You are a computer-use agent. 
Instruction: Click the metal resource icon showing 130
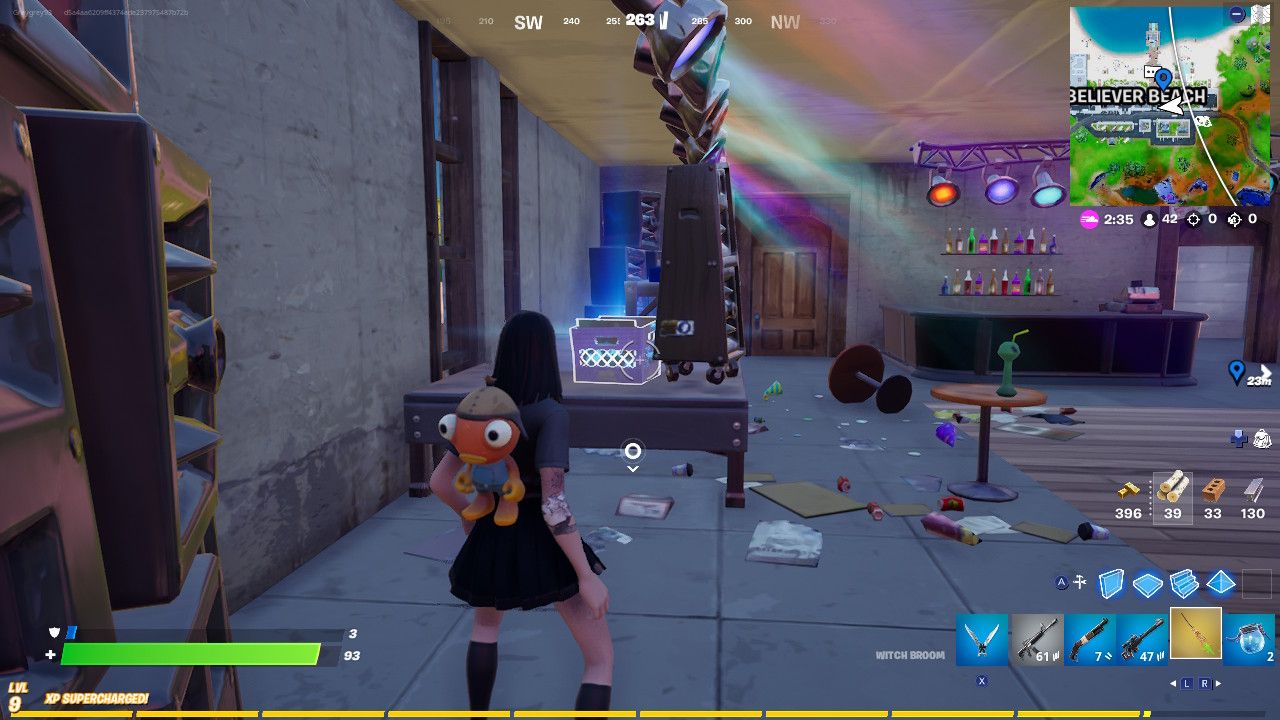click(x=1250, y=490)
